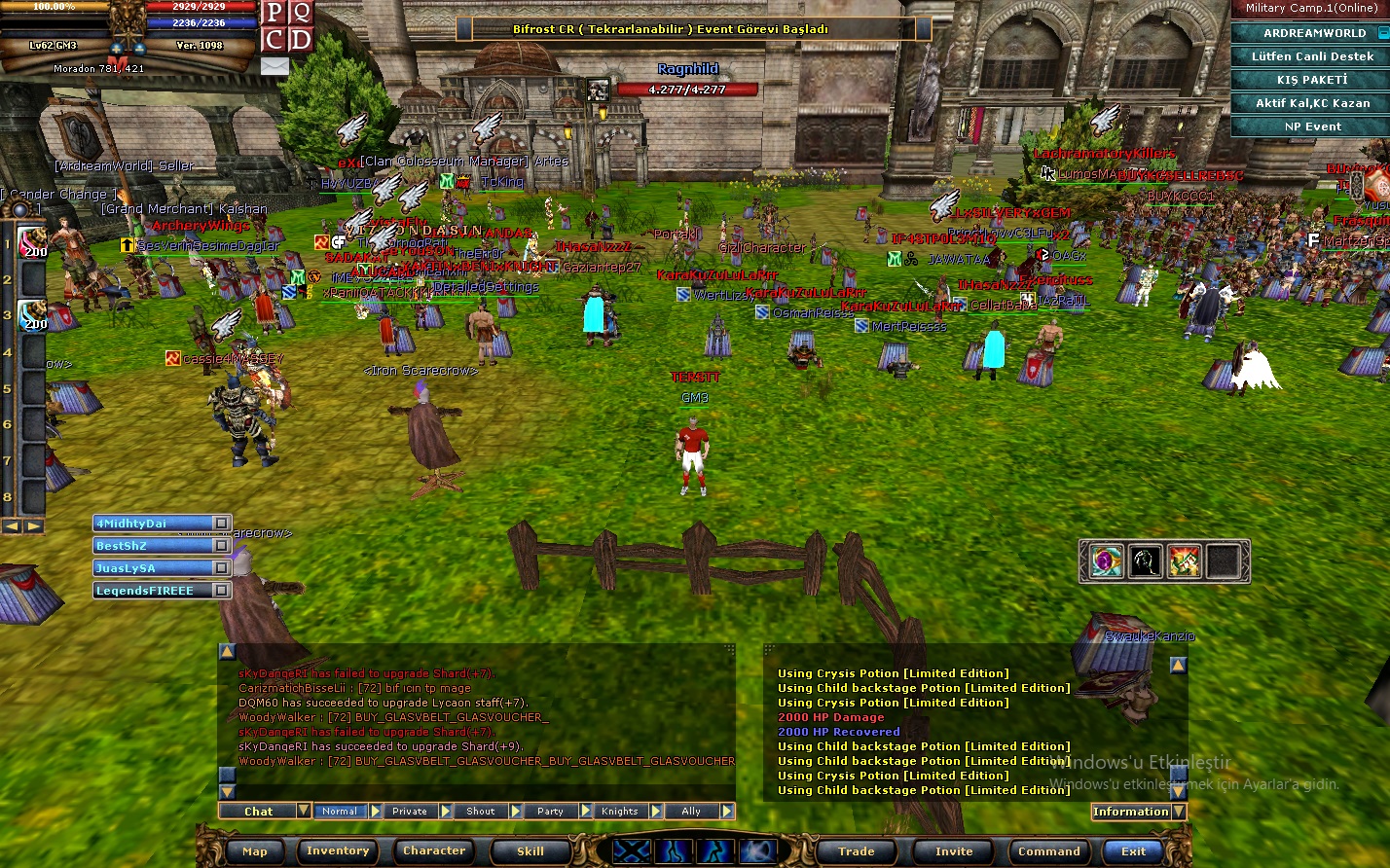Screen dimensions: 1390x868
Task: Toggle the Knights chat channel
Action: click(x=622, y=811)
